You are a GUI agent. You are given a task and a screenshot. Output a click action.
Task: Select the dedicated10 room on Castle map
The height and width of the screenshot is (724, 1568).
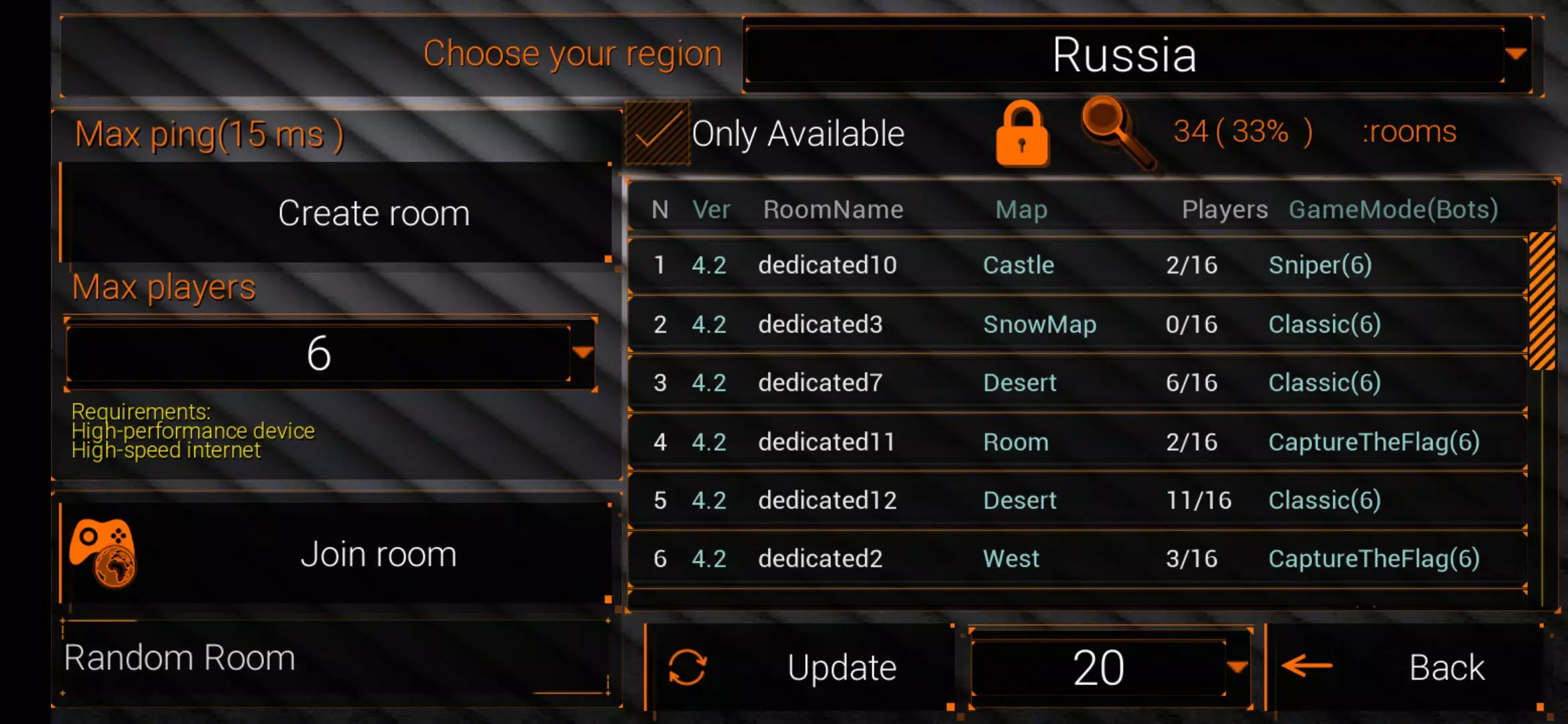[1005, 265]
